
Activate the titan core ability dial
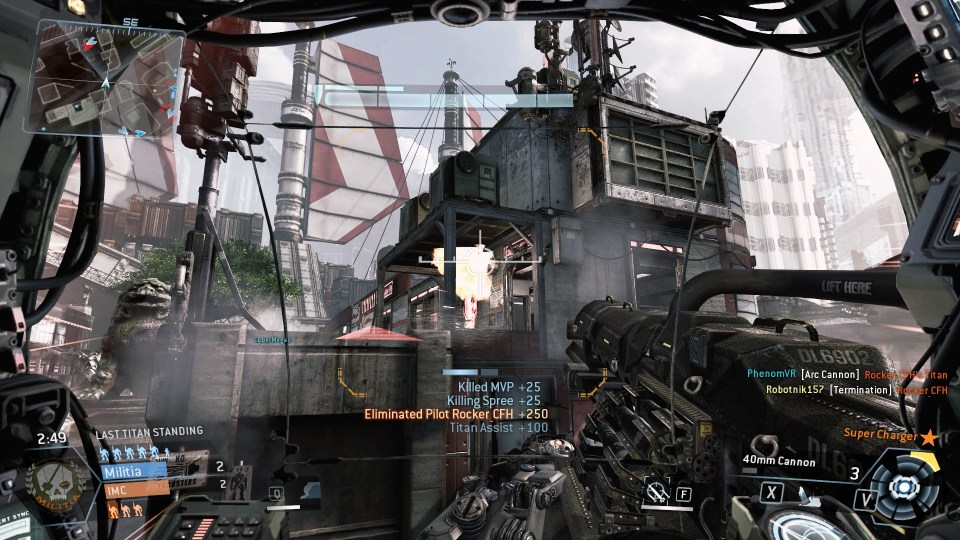click(x=903, y=487)
